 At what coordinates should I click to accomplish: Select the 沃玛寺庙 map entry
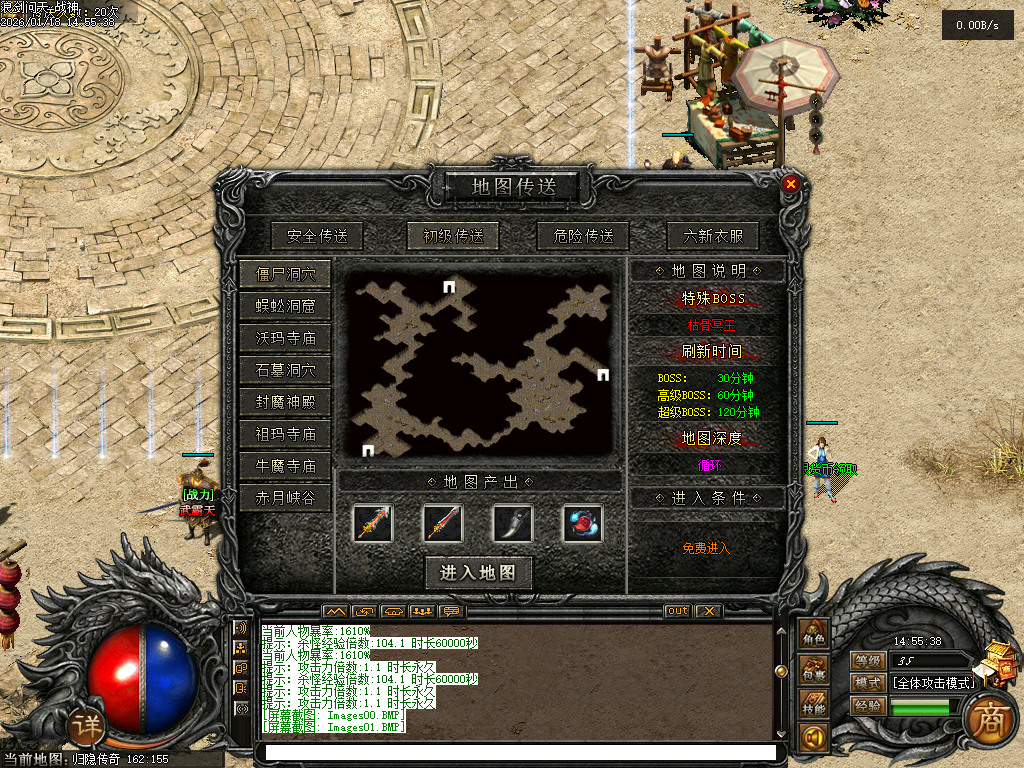pyautogui.click(x=285, y=338)
